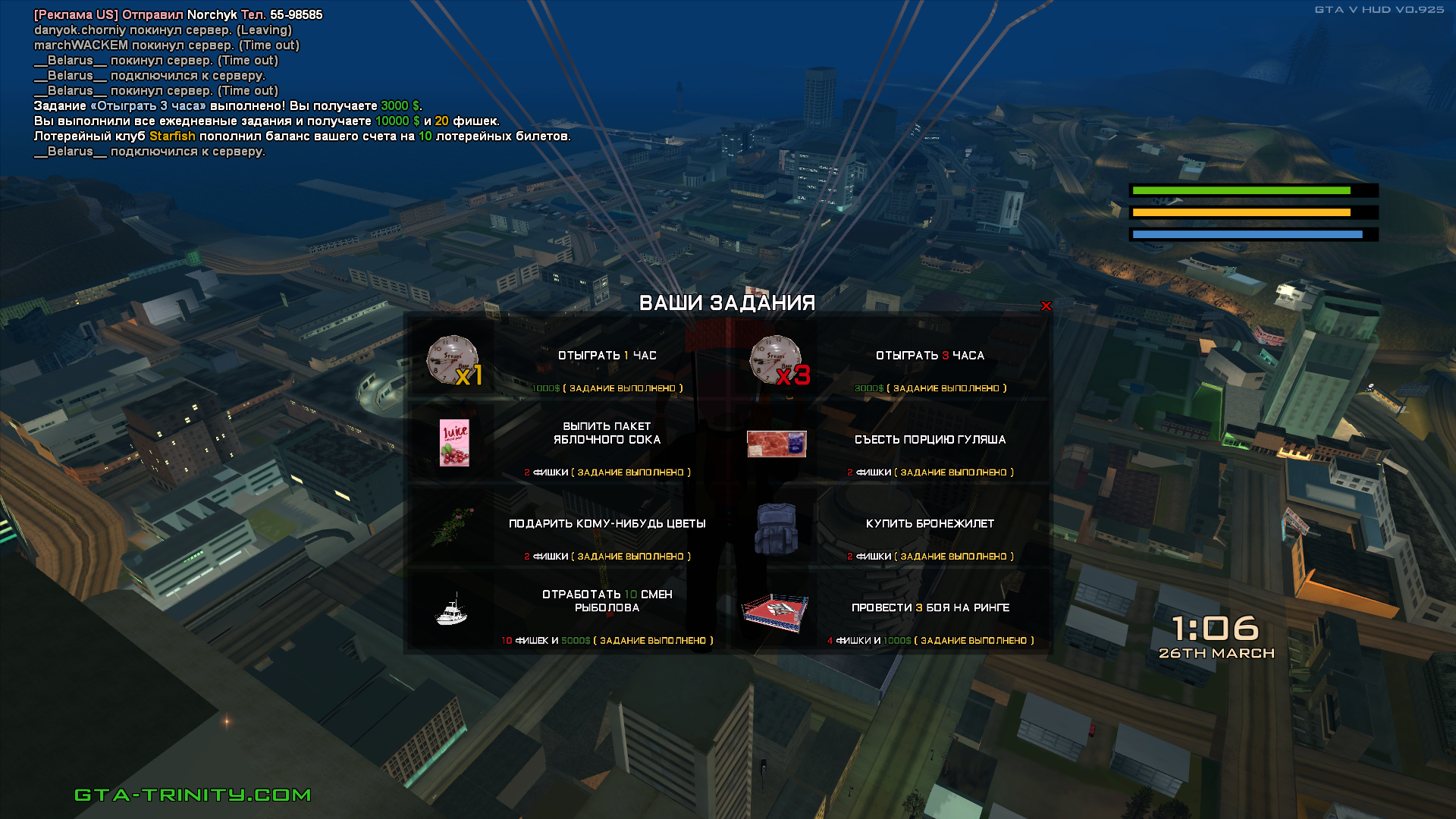The image size is (1456, 819).
Task: Open the СЪЕСТЬ ПОРЦИЮ ГУЛЯША task
Action: coord(930,440)
